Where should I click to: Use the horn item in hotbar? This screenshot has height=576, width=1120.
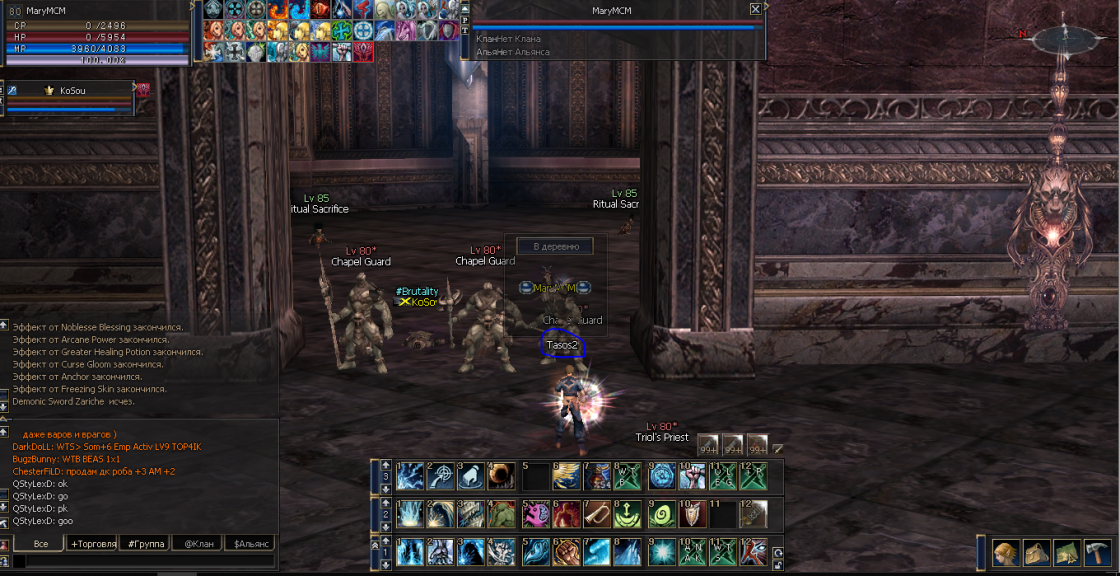[597, 514]
